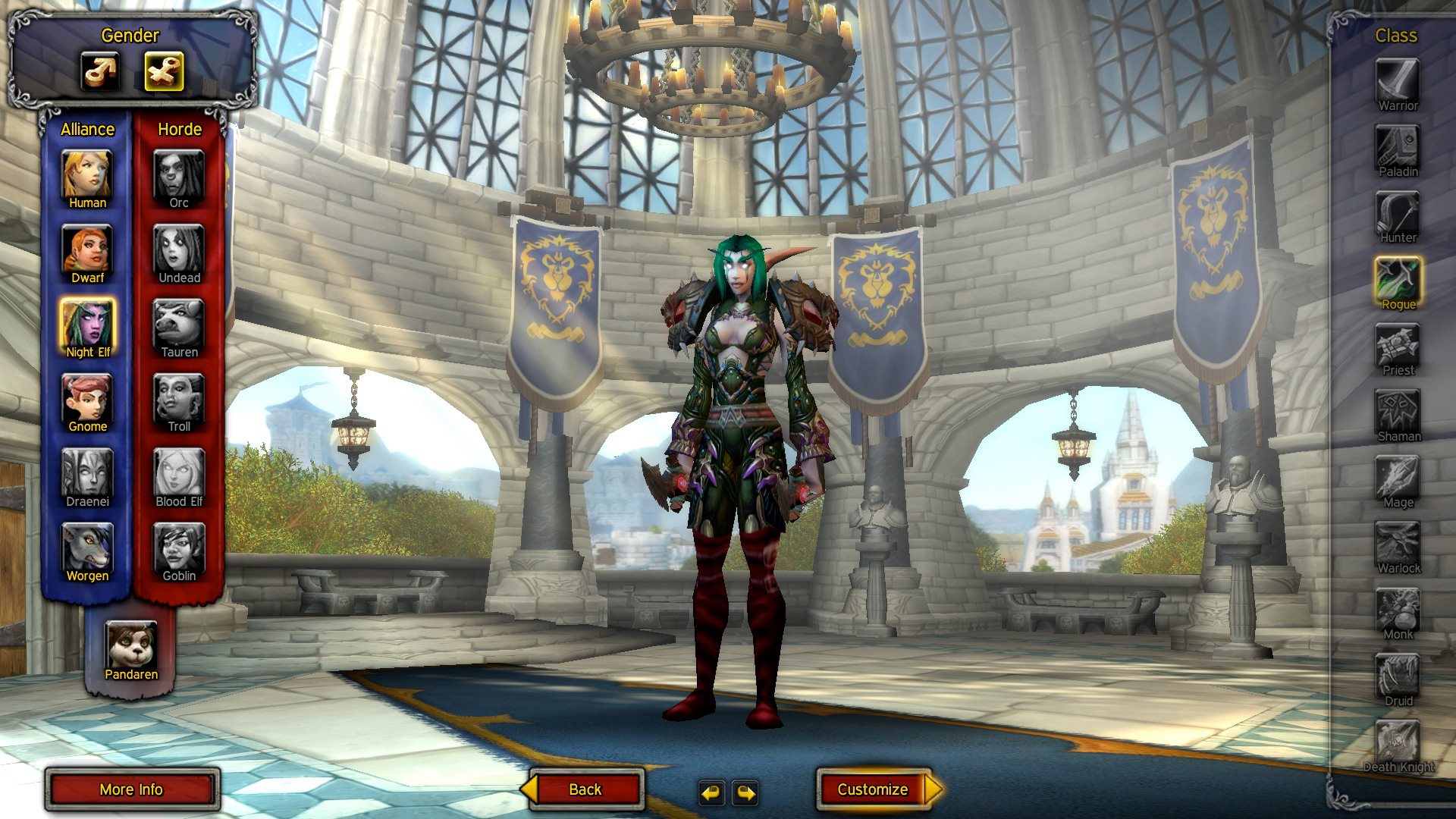Screen dimensions: 1456x819
Task: Pick the Priest class
Action: coord(1398,345)
